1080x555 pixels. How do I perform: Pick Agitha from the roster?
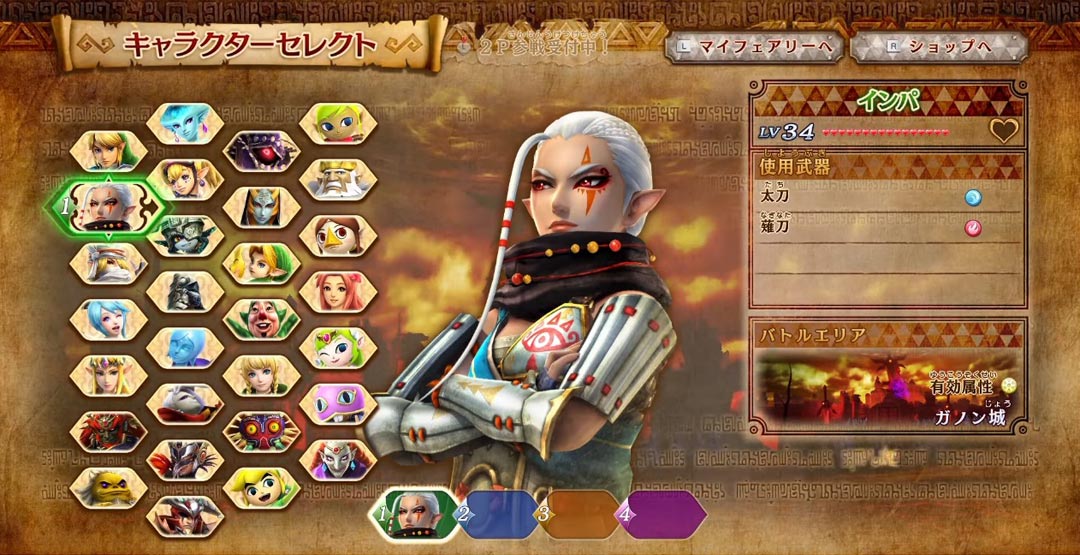click(185, 179)
